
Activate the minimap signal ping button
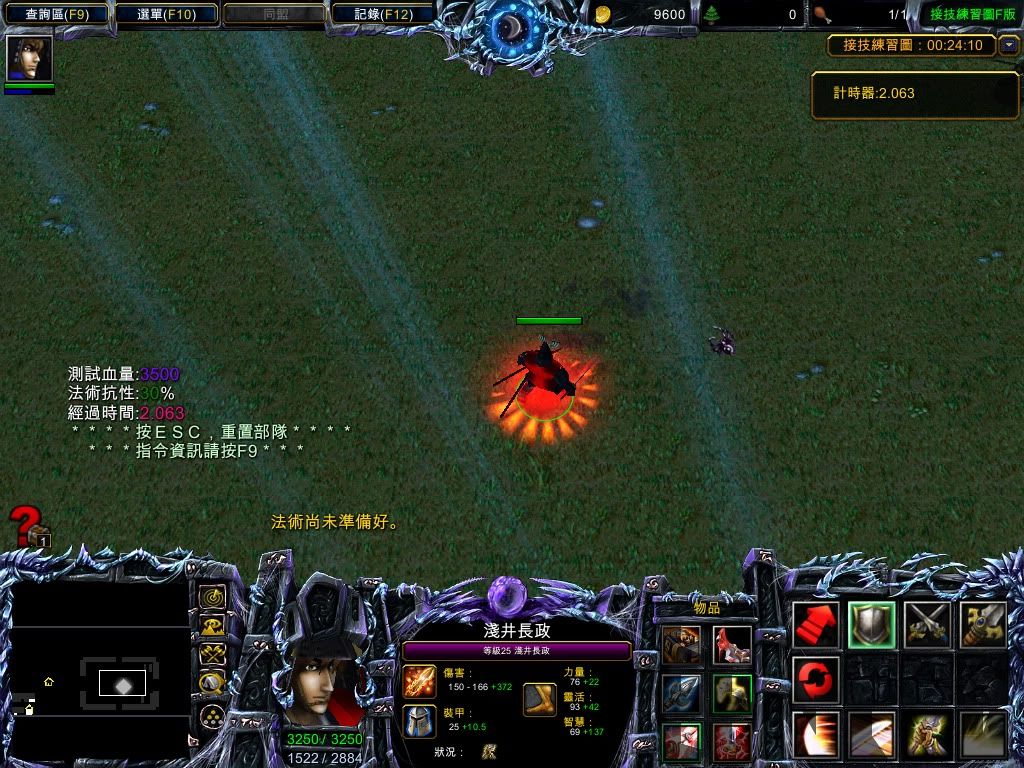click(x=212, y=598)
